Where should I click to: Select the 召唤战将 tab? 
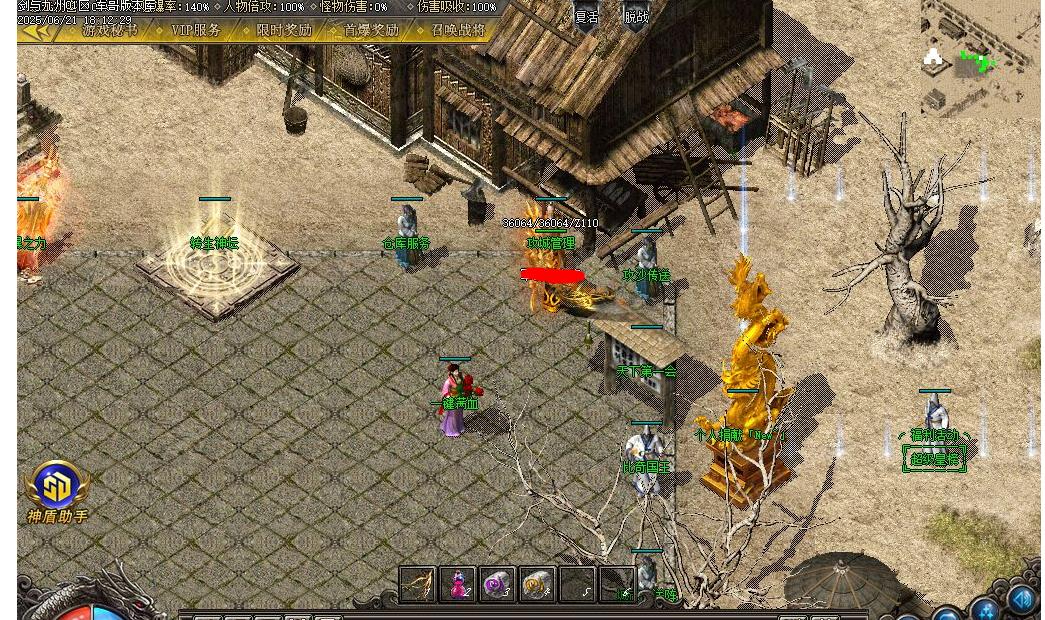click(458, 31)
